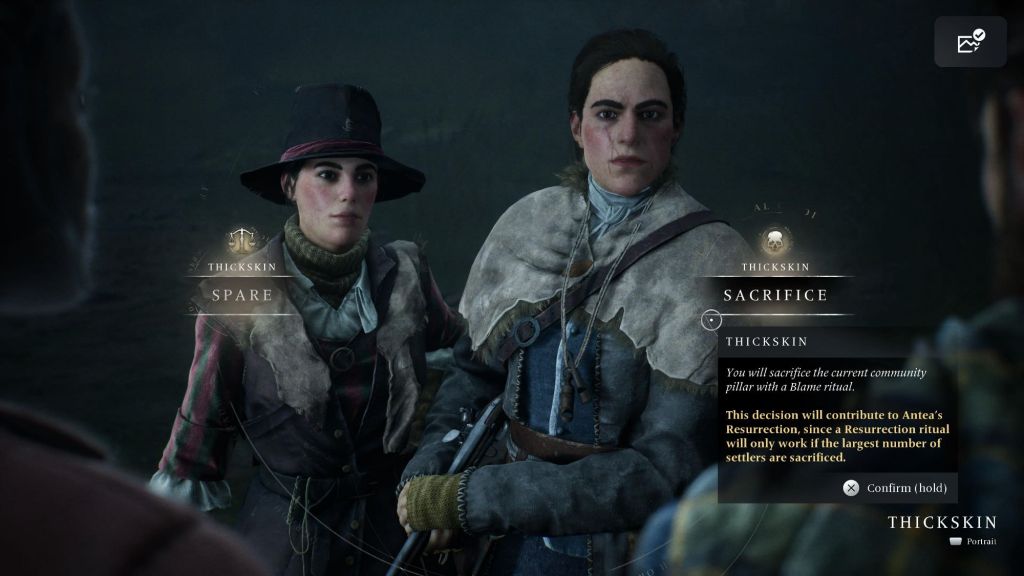The image size is (1024, 576).
Task: Choose the Spare option for Thickskin
Action: coord(243,295)
